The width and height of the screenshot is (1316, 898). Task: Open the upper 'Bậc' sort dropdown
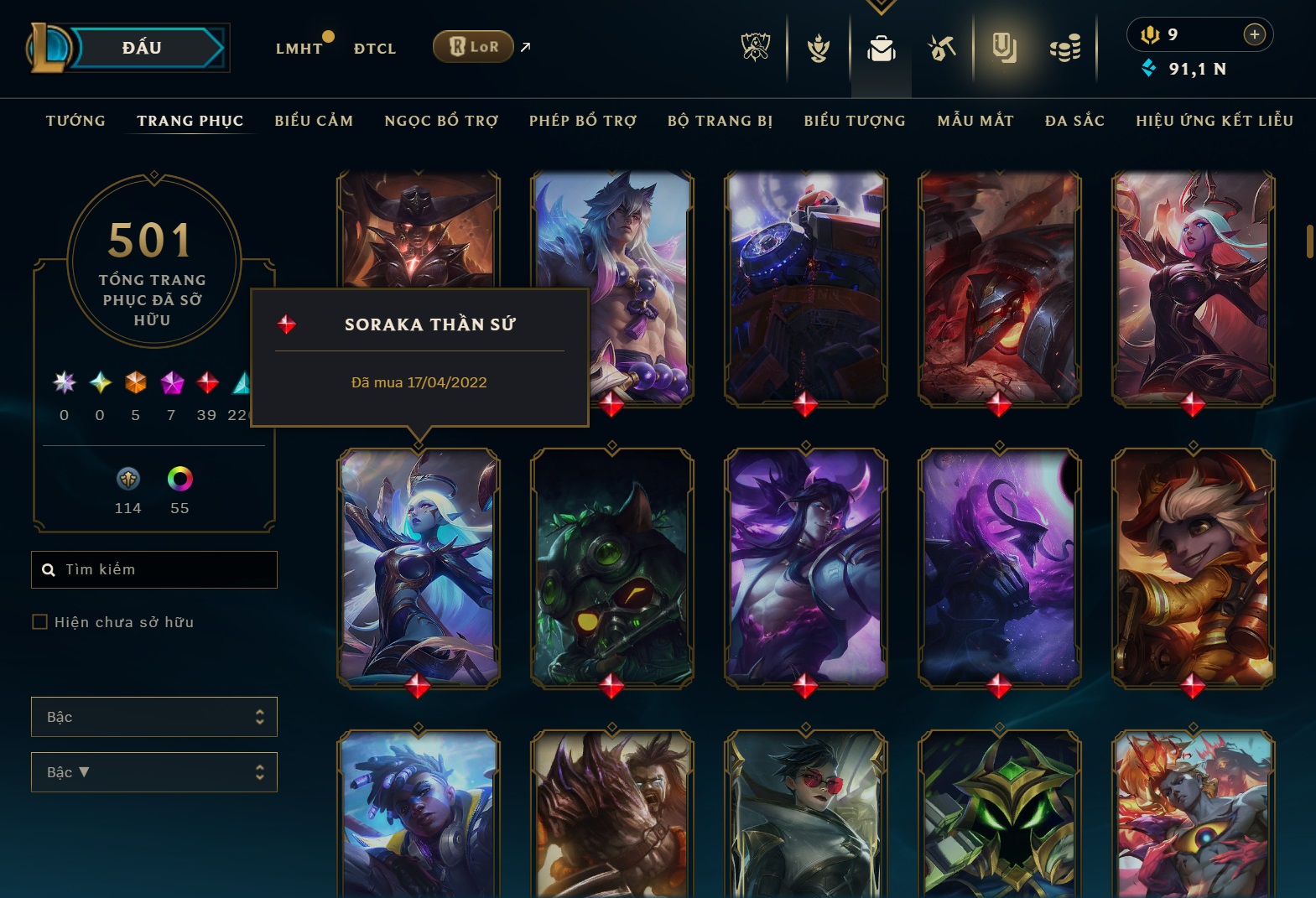pyautogui.click(x=154, y=717)
